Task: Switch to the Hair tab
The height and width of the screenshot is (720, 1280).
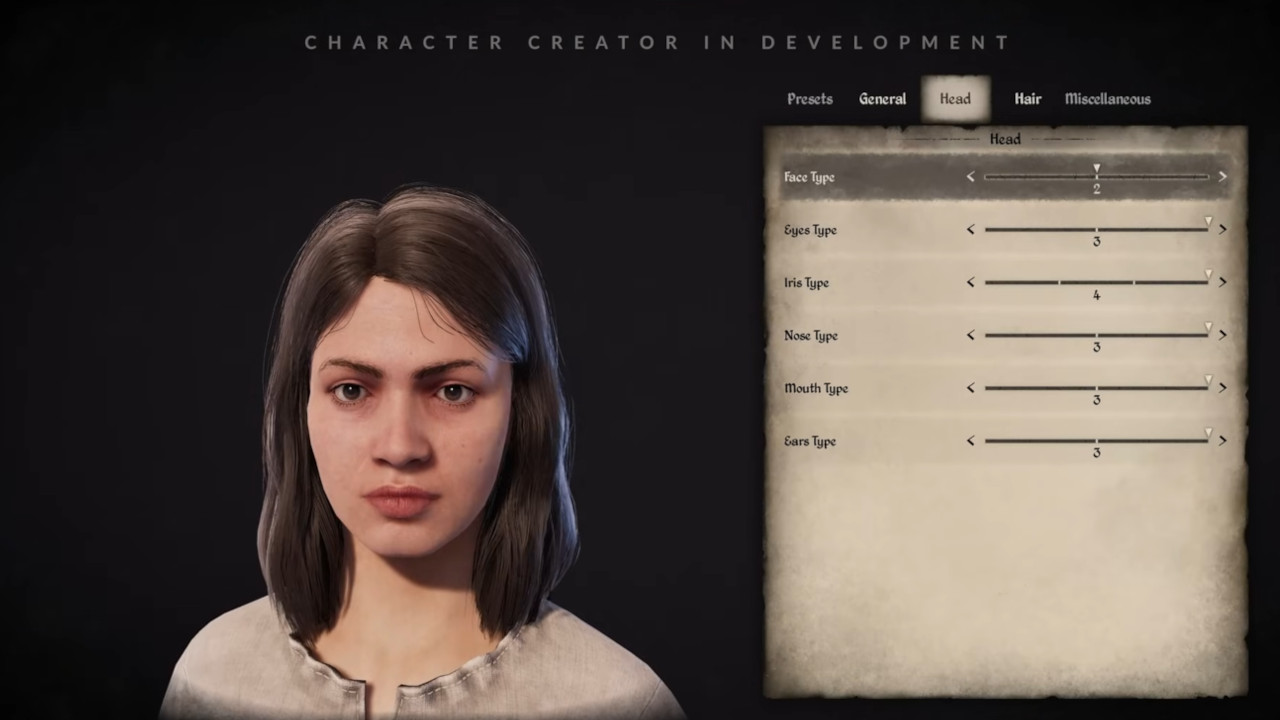Action: coord(1027,98)
